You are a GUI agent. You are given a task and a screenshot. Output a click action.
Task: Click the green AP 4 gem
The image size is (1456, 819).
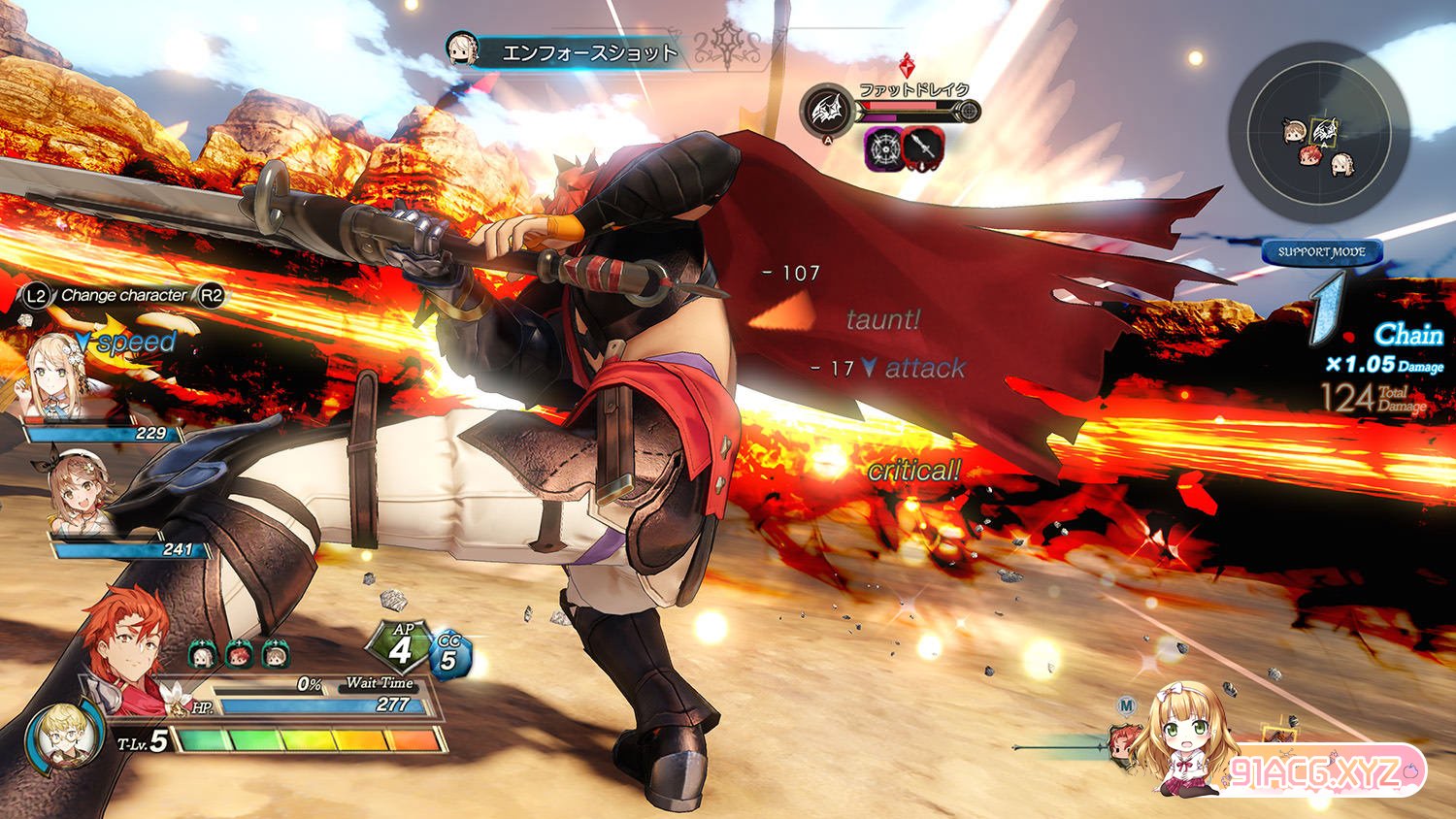click(403, 645)
